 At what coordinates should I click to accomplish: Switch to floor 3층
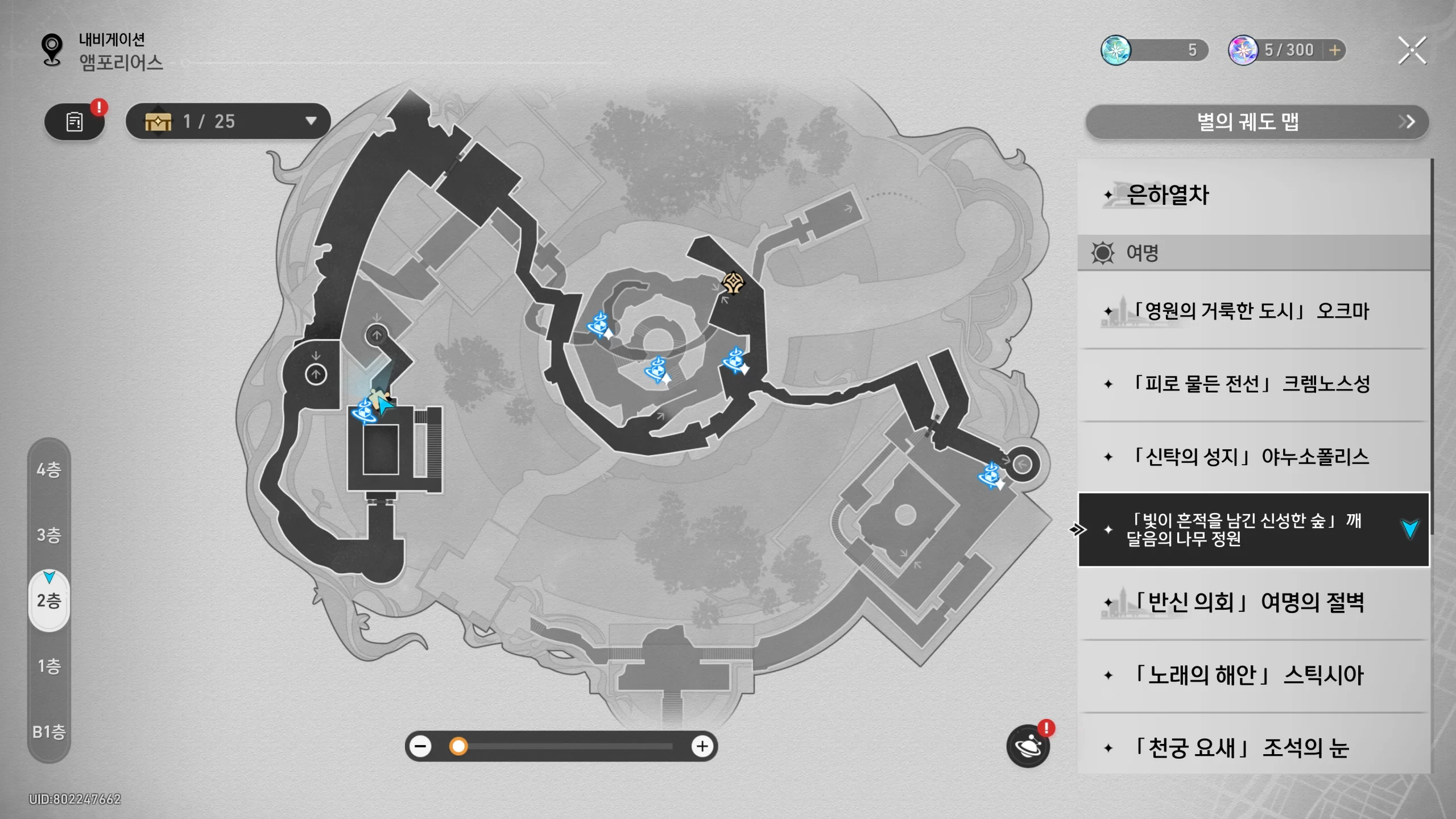pos(49,535)
